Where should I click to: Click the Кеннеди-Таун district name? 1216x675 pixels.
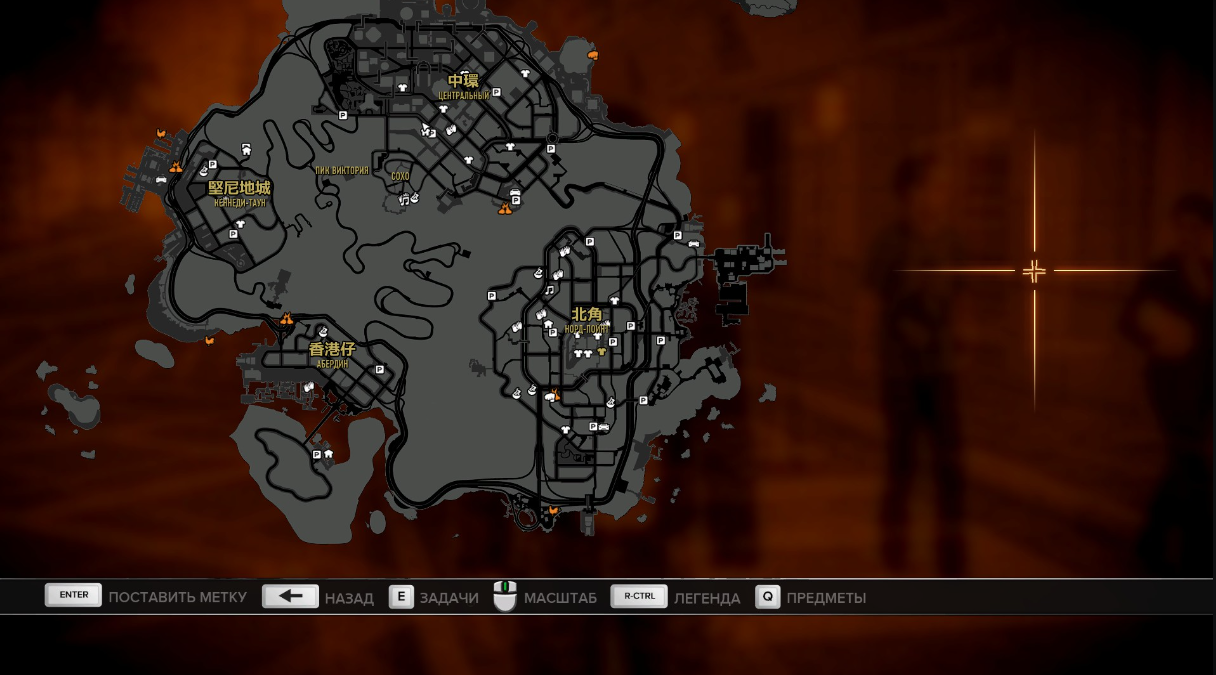point(239,203)
